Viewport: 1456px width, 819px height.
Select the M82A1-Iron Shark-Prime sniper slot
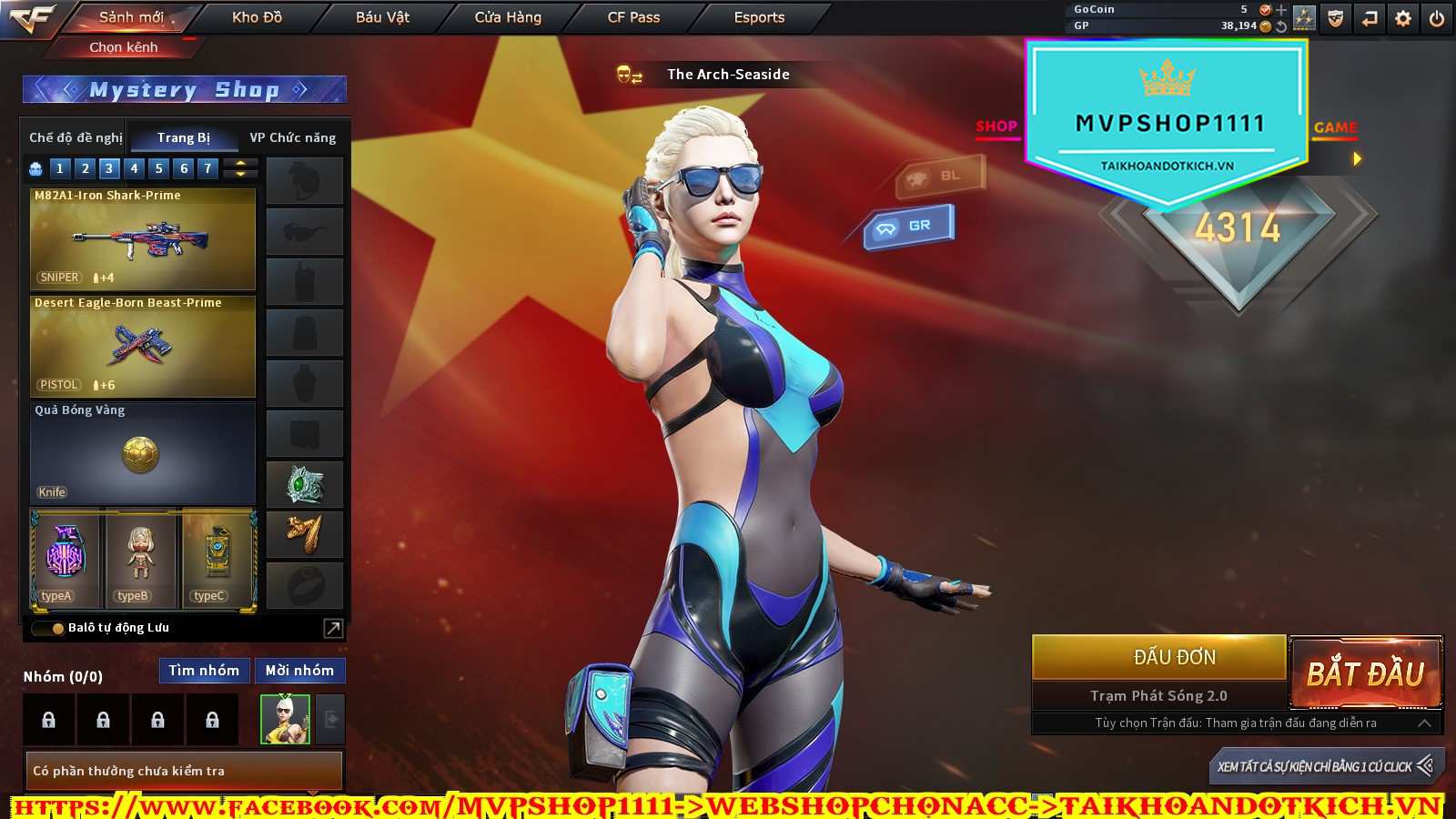pyautogui.click(x=143, y=238)
